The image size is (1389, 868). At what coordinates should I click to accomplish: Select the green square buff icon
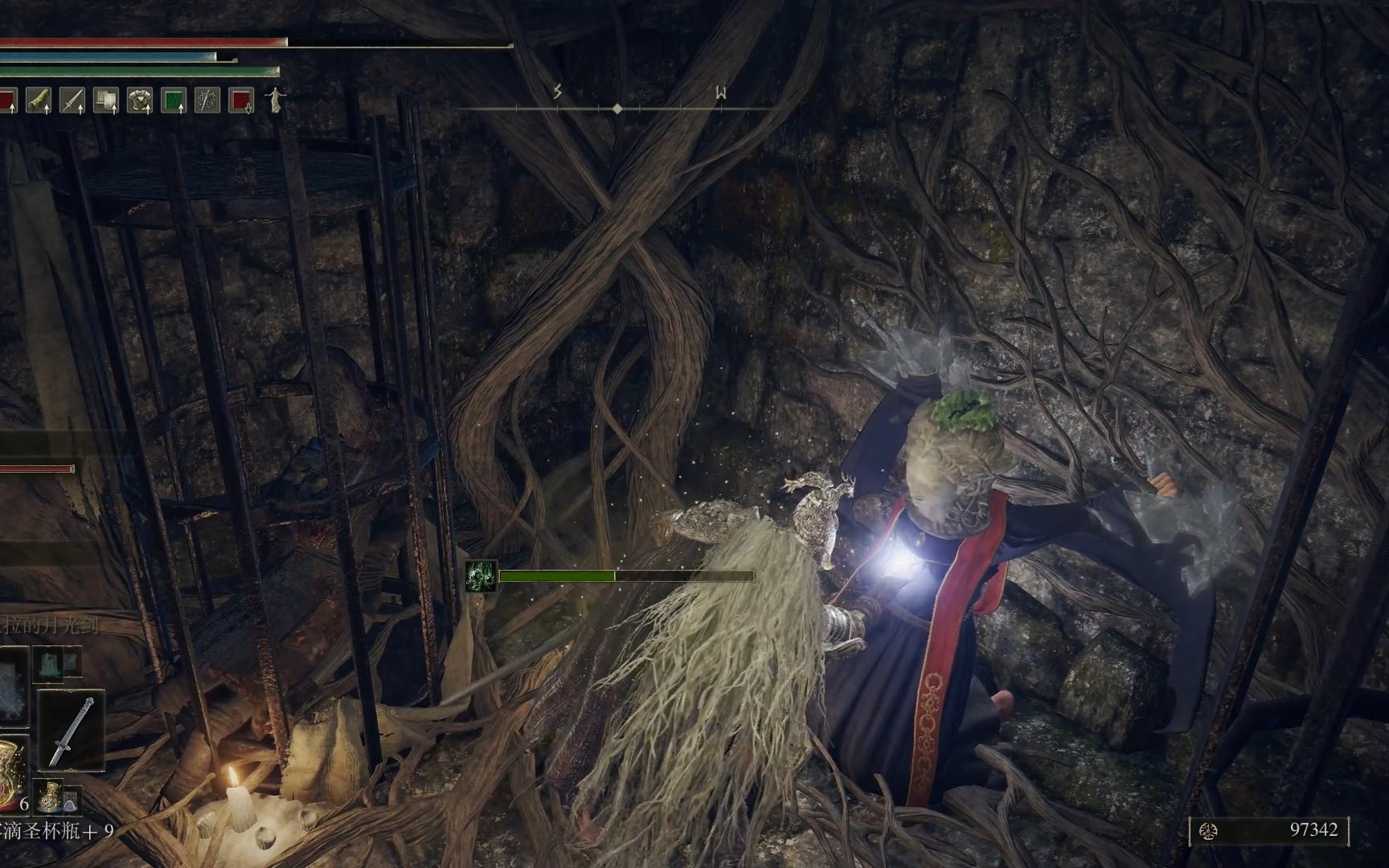(x=174, y=100)
